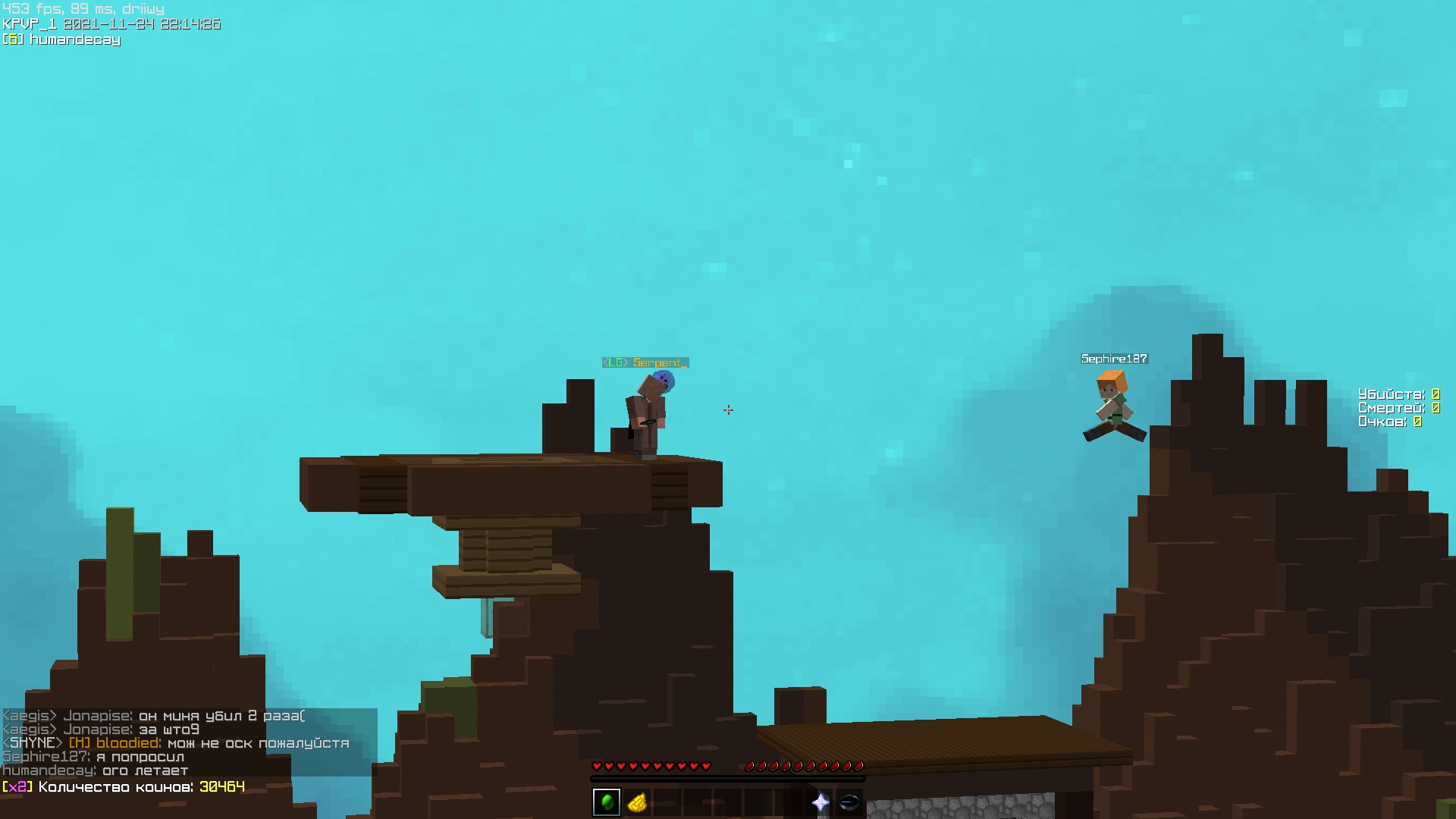Choose the yellow glowstone dust slot
This screenshot has width=1456, height=819.
(637, 802)
